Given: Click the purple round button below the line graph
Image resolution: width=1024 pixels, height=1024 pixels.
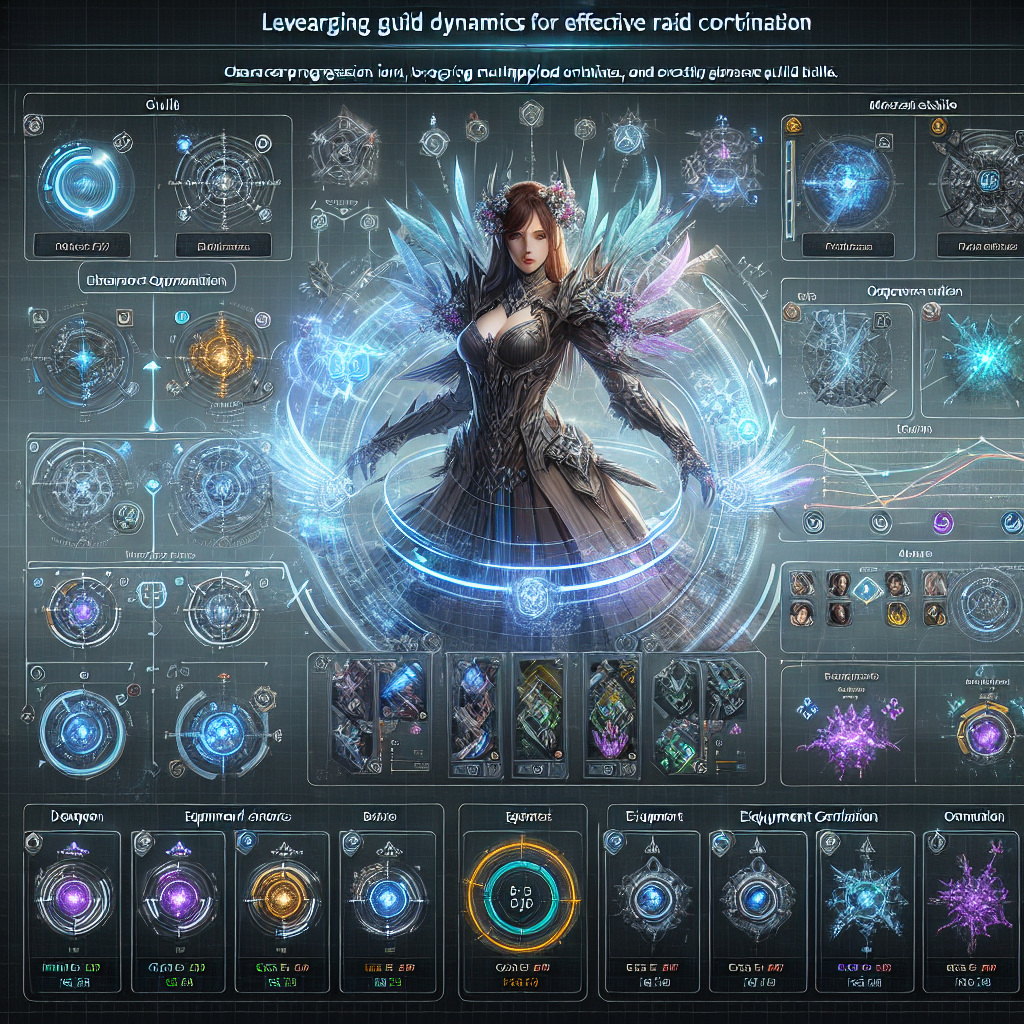Looking at the screenshot, I should [x=942, y=521].
